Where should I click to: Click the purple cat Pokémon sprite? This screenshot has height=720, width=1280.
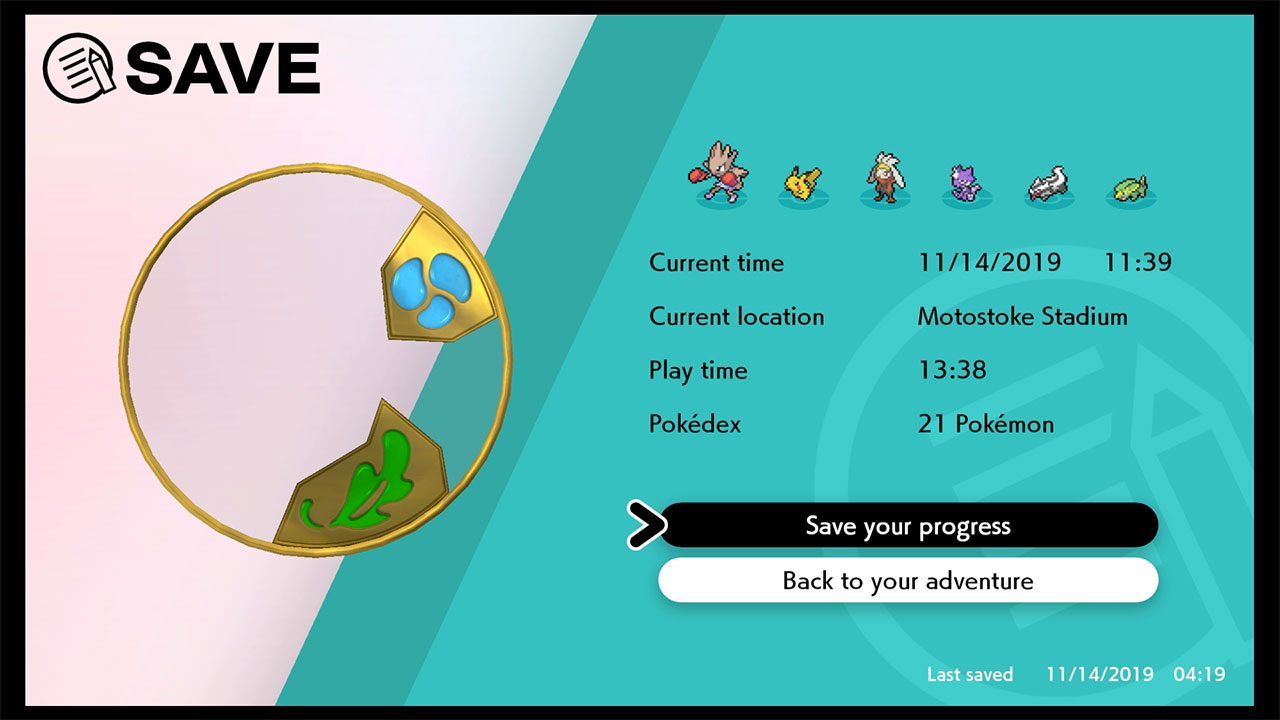tap(962, 180)
